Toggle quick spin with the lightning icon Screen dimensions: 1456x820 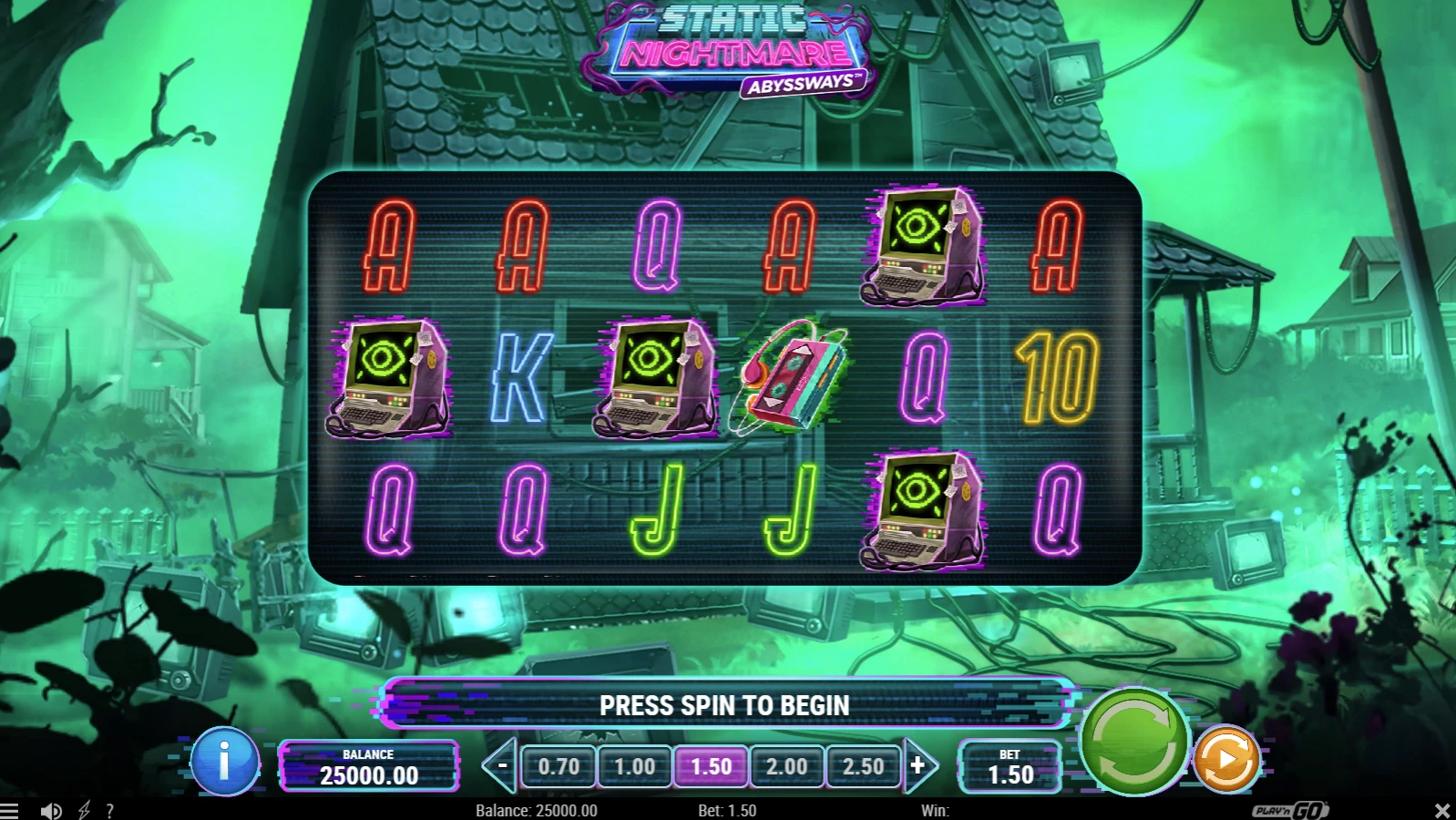click(x=82, y=809)
